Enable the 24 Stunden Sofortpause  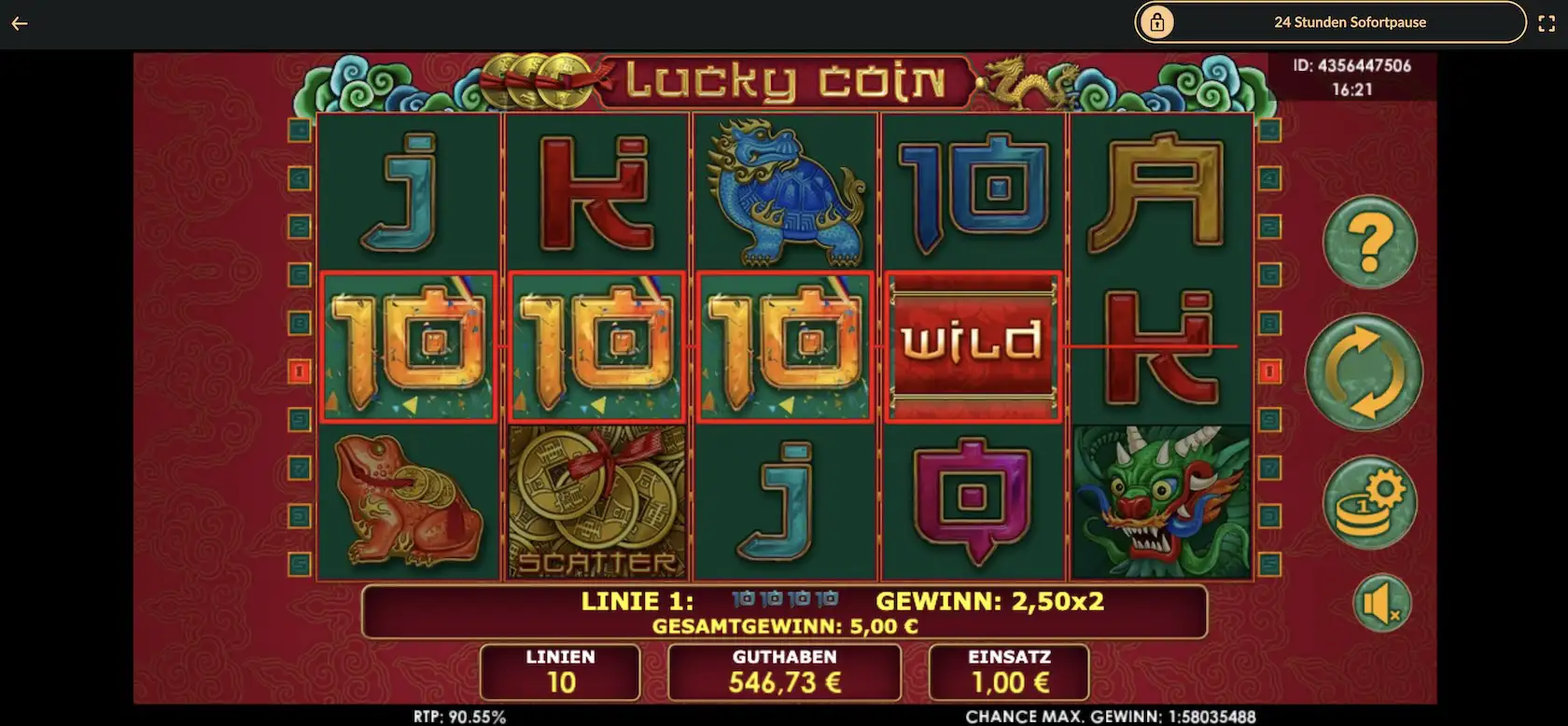point(1351,21)
